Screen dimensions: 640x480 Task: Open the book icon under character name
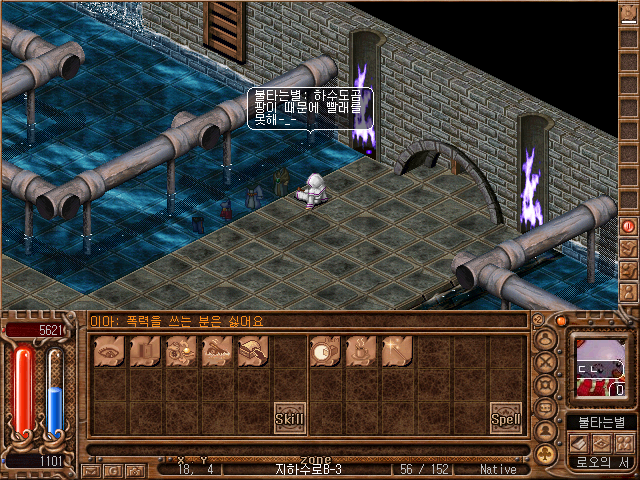pyautogui.click(x=579, y=441)
